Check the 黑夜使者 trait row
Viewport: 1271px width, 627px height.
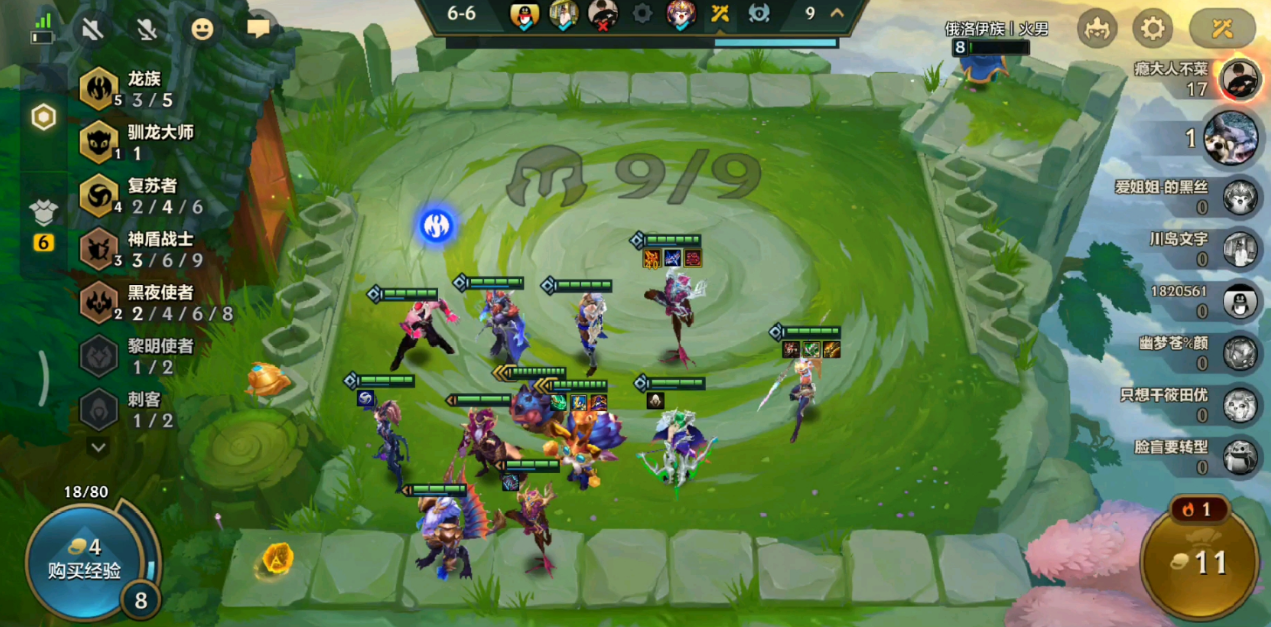[130, 302]
